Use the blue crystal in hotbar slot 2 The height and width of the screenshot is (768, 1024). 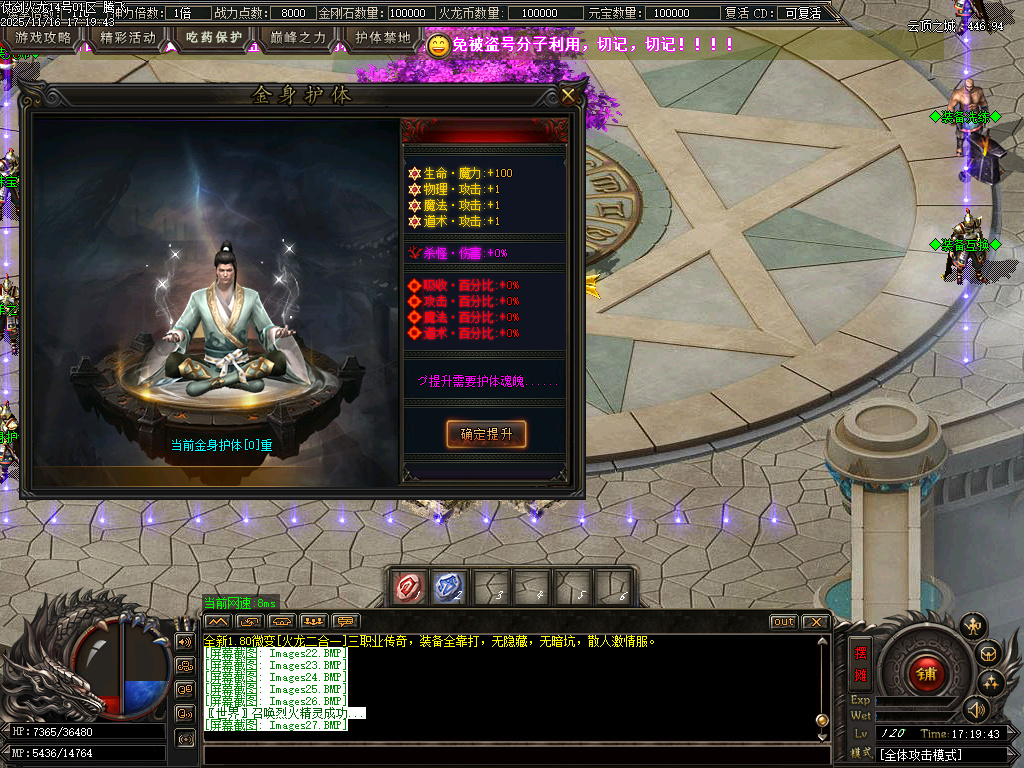(447, 587)
